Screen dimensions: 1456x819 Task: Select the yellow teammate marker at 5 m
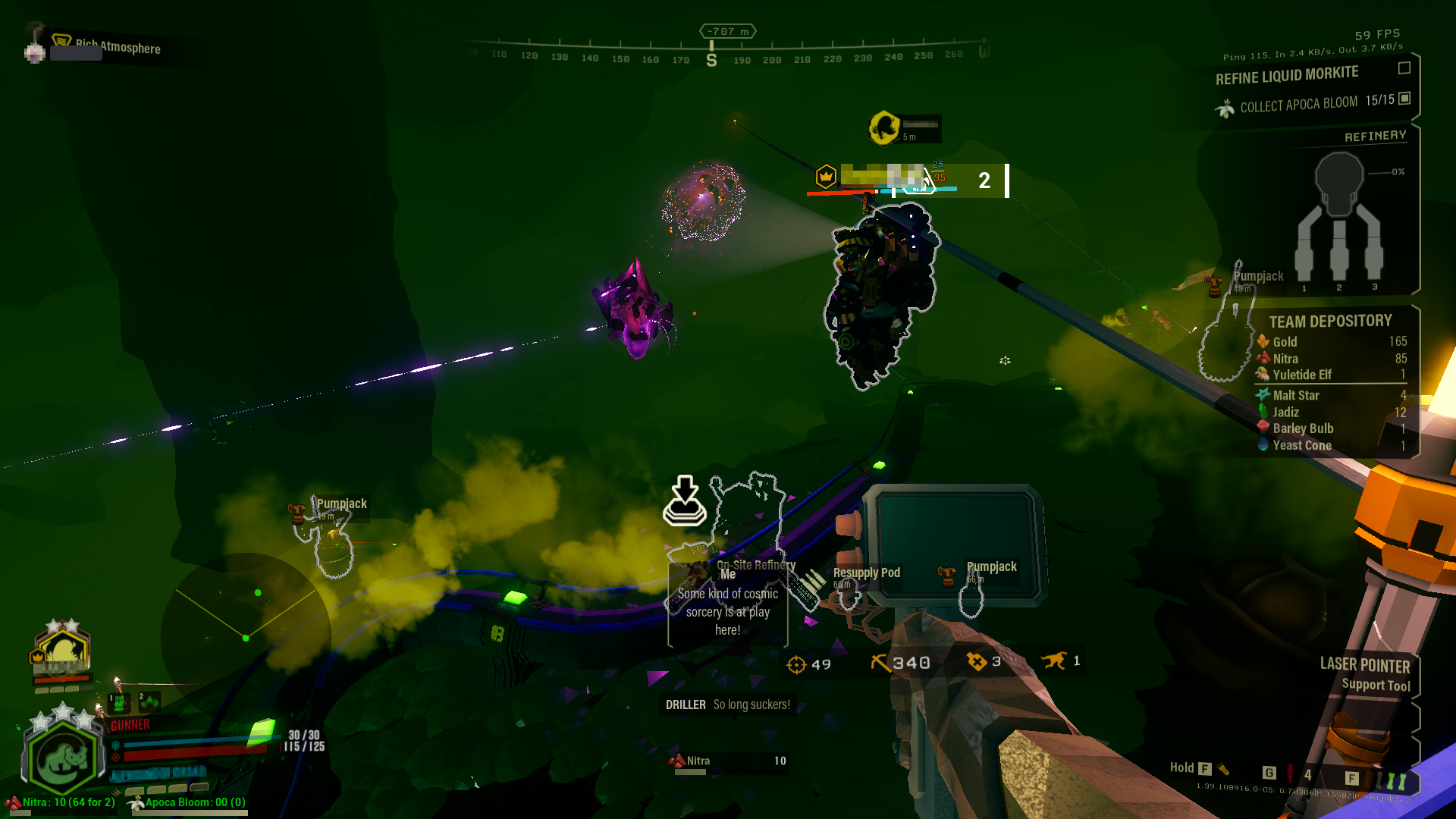point(884,127)
